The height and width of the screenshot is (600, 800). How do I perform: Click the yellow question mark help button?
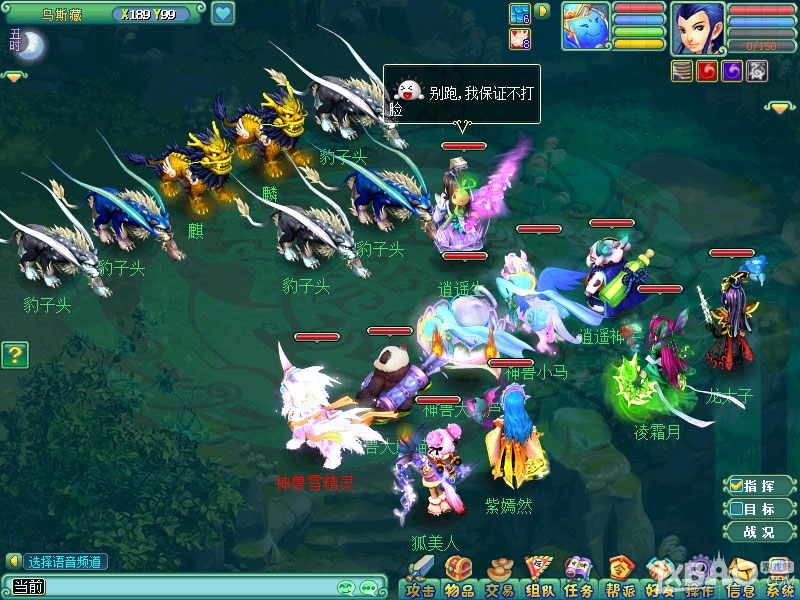(13, 354)
